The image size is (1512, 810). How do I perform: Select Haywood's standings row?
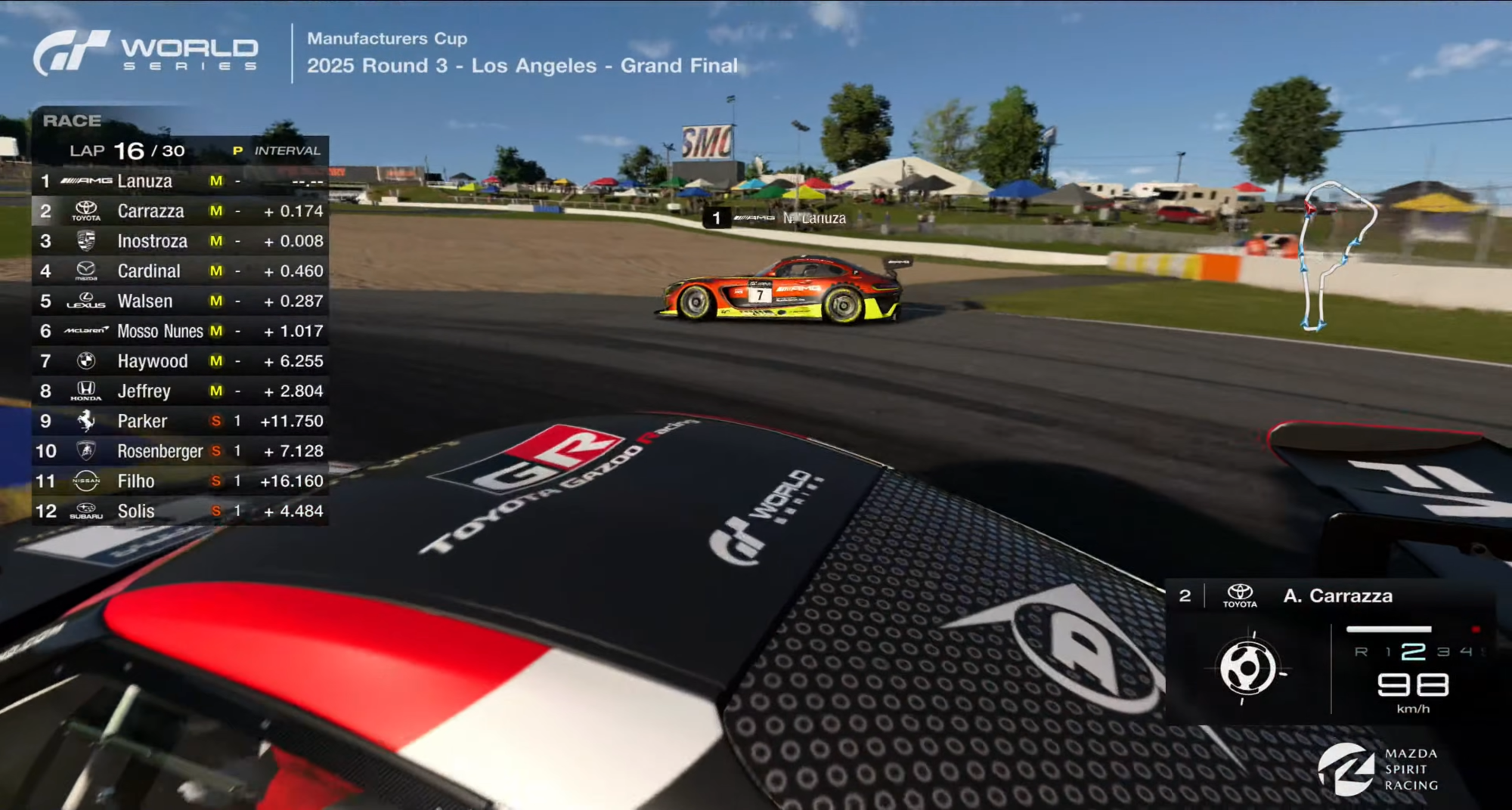tap(180, 361)
